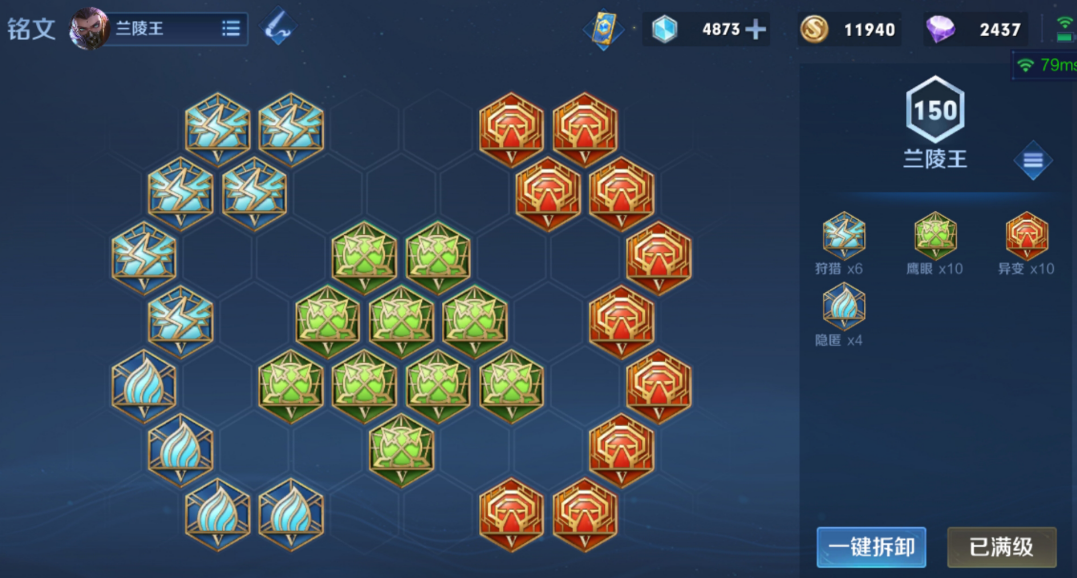The image size is (1077, 578).
Task: Click the 一键拆卸 button
Action: point(871,547)
